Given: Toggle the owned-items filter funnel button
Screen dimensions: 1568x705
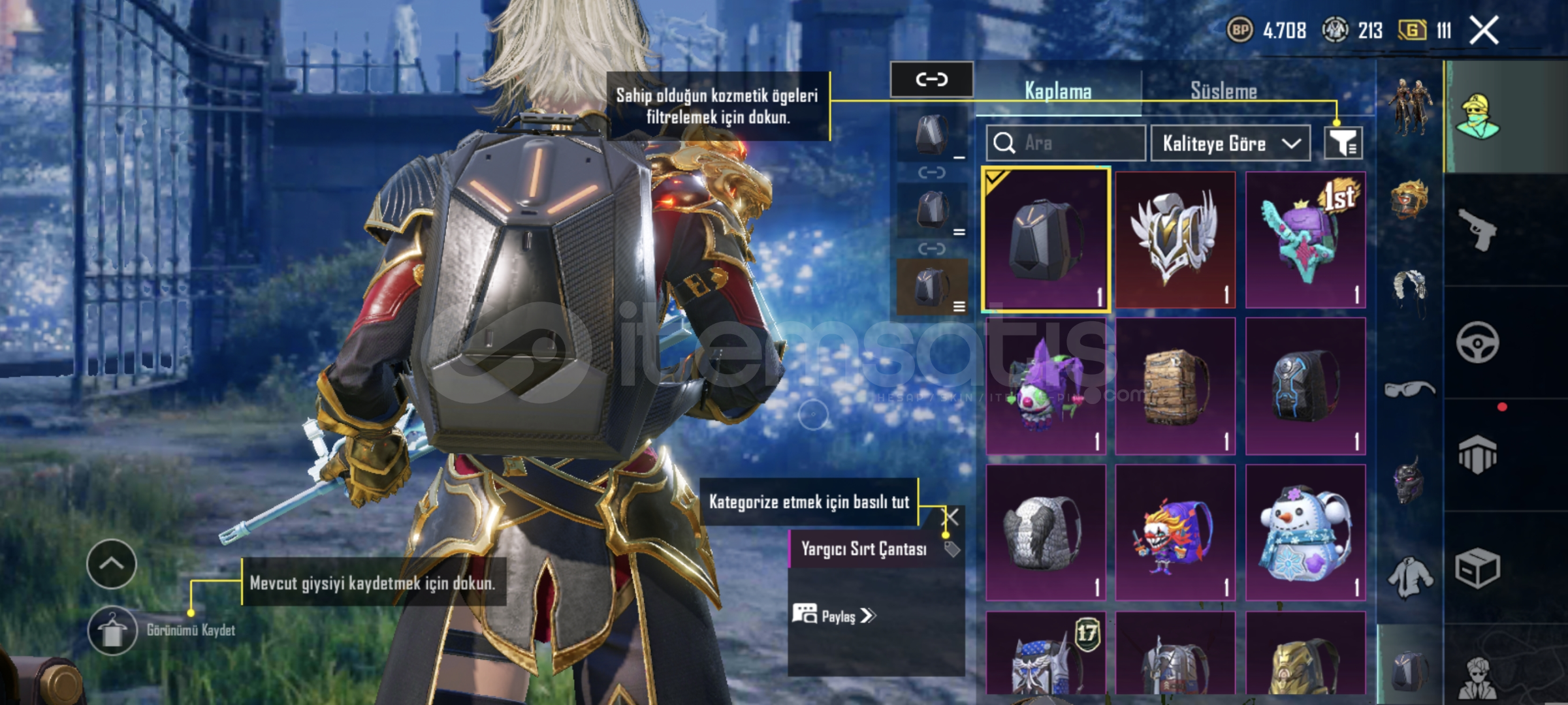Looking at the screenshot, I should [x=1343, y=143].
